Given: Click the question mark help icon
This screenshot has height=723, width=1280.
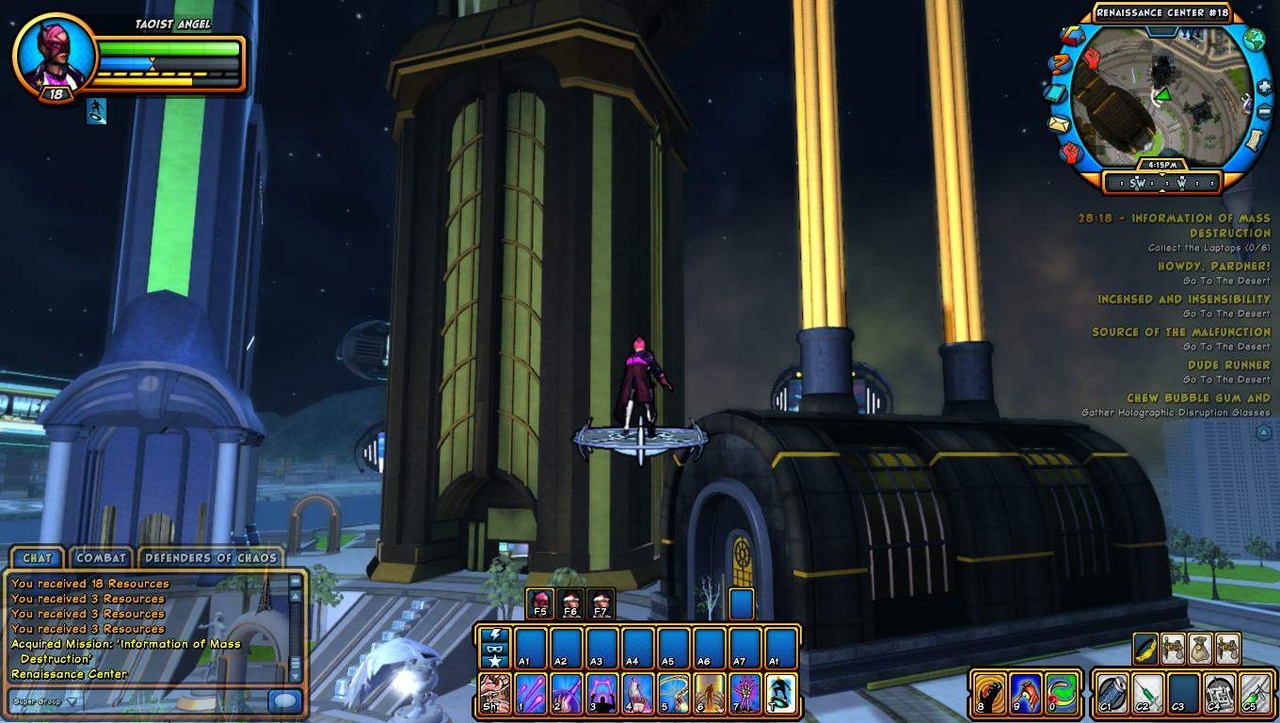Looking at the screenshot, I should click(1059, 65).
